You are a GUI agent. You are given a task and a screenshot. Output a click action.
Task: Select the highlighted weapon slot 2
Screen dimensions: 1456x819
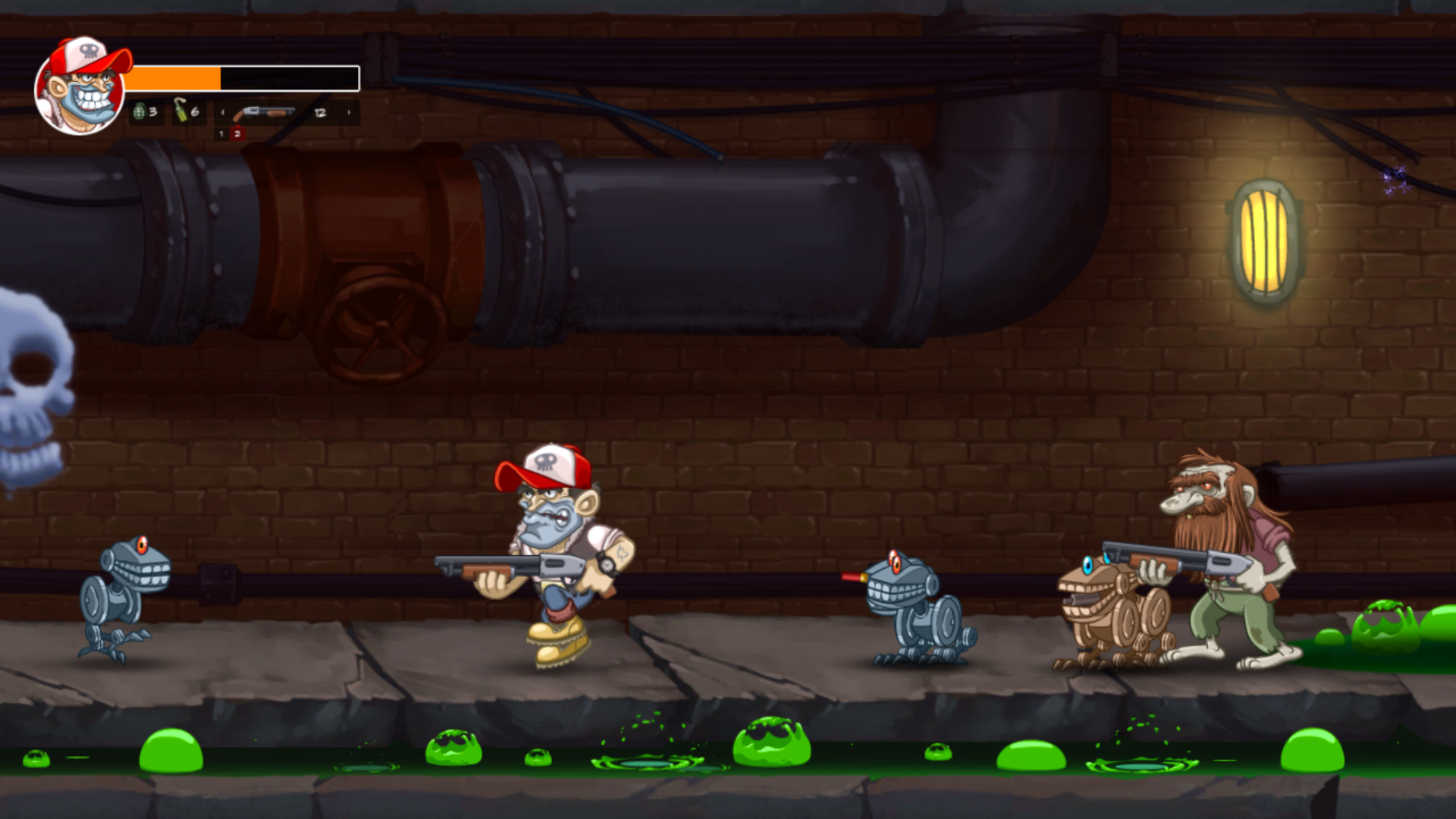237,135
